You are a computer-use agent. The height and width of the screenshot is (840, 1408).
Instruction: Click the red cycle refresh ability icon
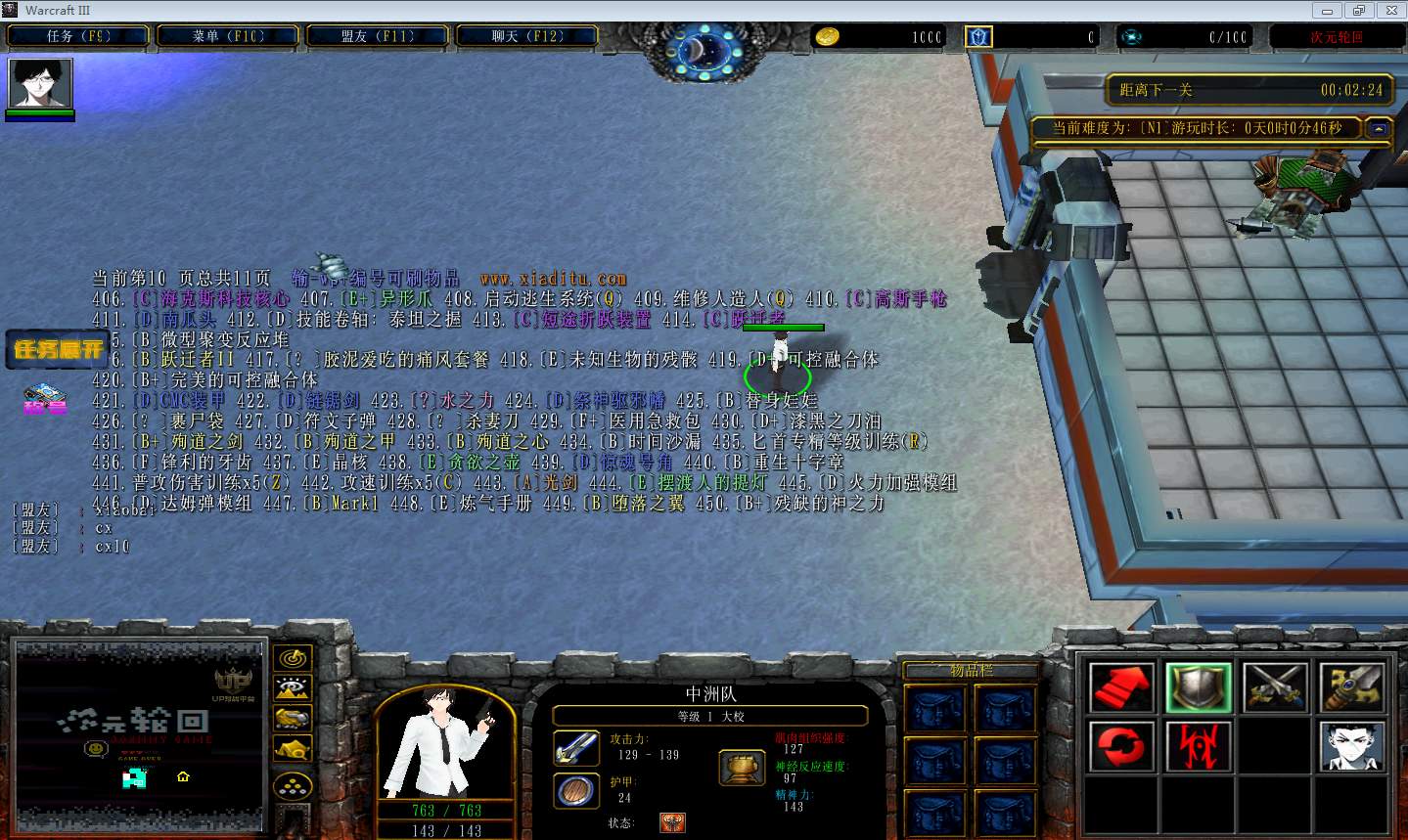1122,745
